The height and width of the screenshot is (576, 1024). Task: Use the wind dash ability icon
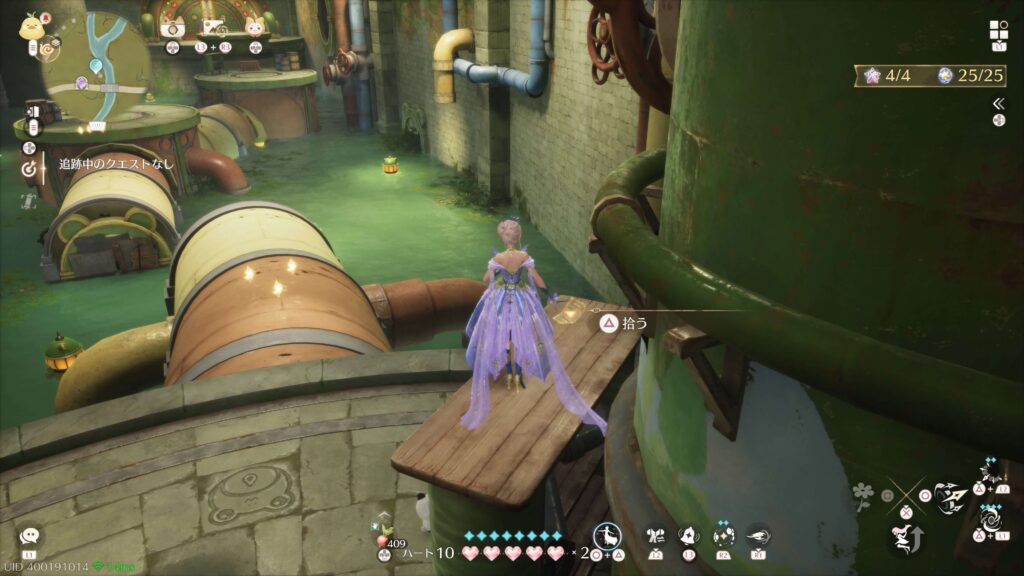tap(758, 536)
